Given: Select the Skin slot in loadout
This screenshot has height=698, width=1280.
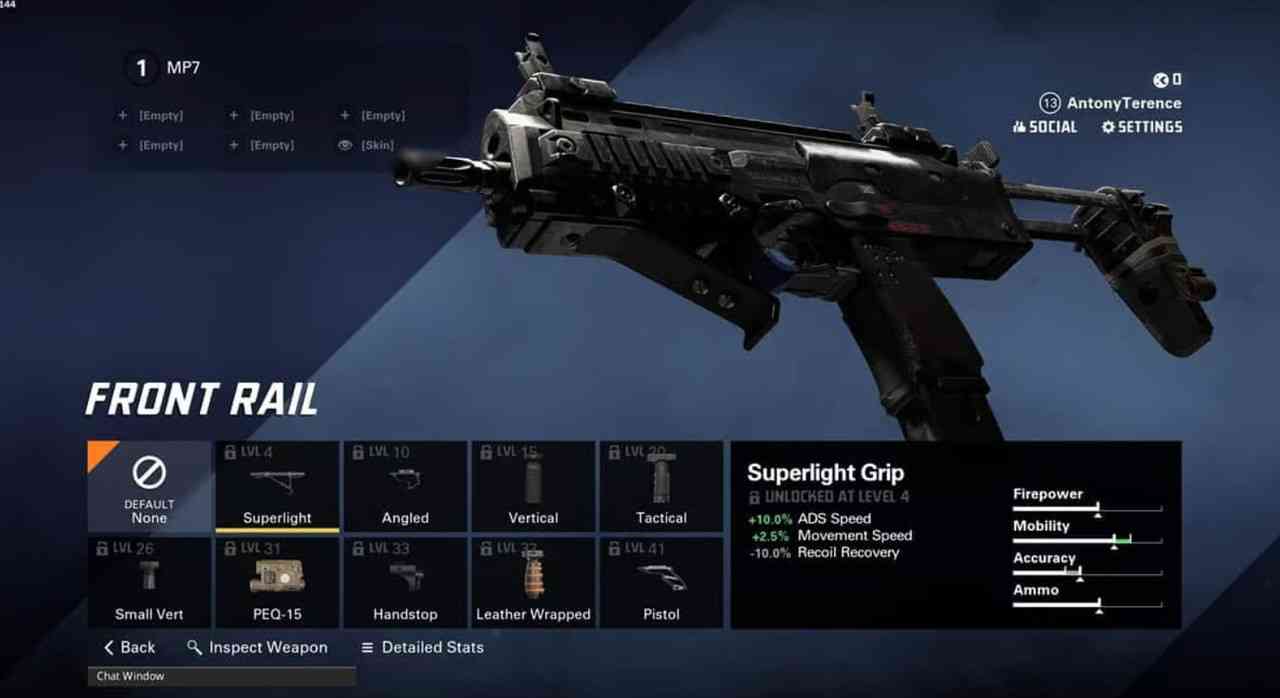Looking at the screenshot, I should (367, 145).
